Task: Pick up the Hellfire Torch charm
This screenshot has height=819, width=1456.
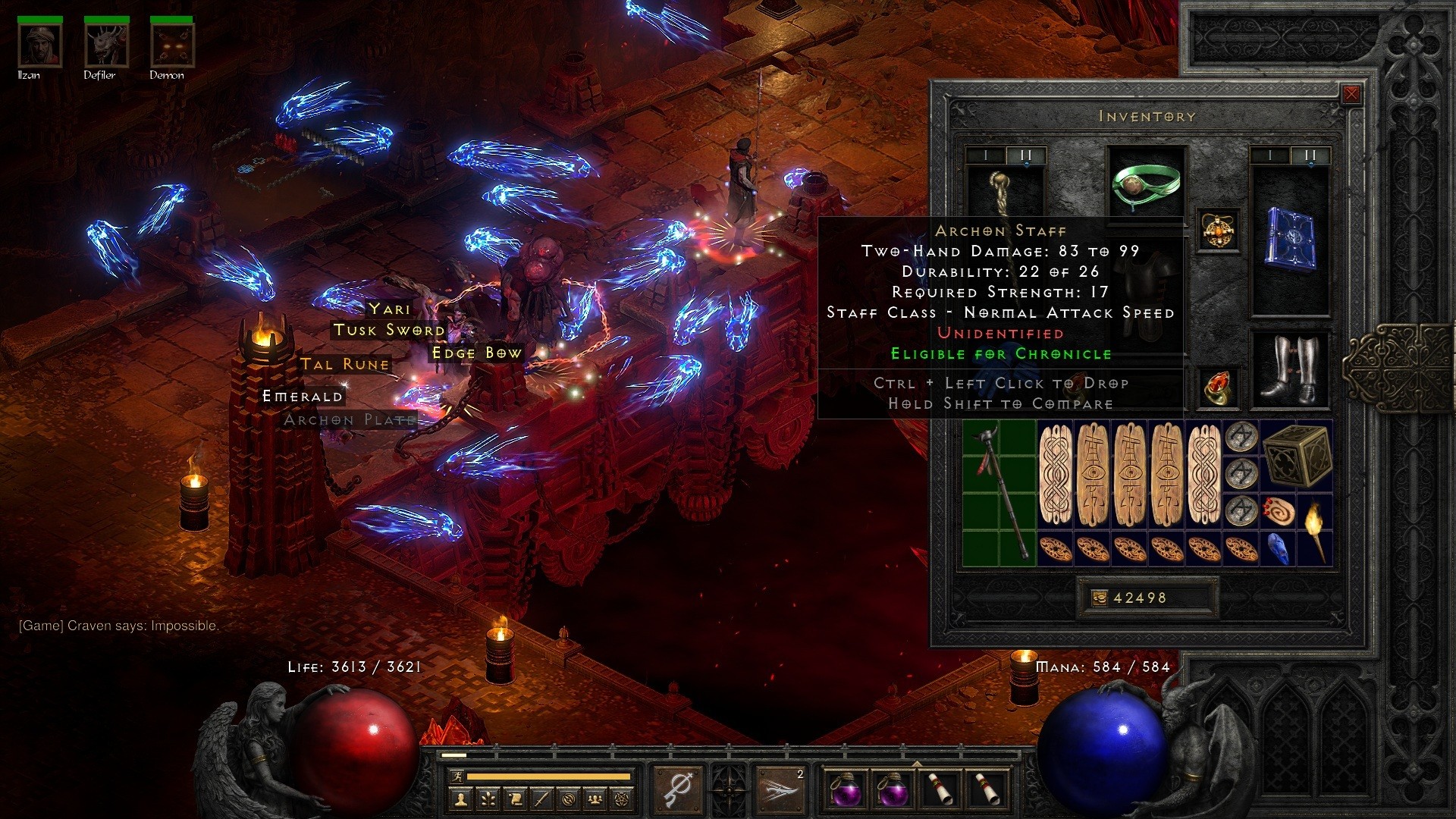Action: [1314, 529]
